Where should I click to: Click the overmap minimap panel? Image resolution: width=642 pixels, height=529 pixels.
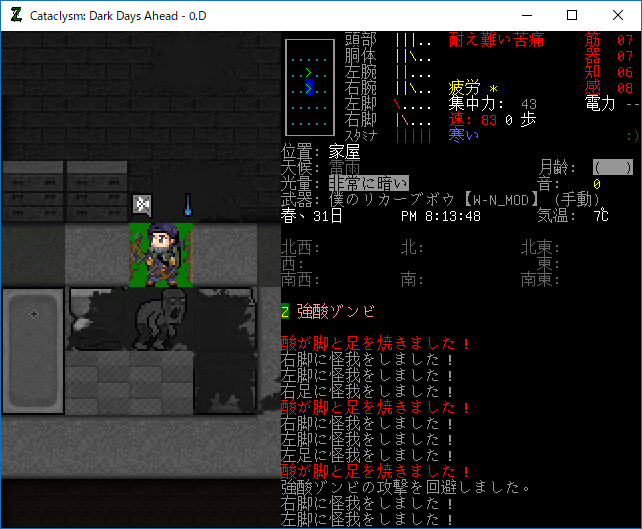point(309,88)
